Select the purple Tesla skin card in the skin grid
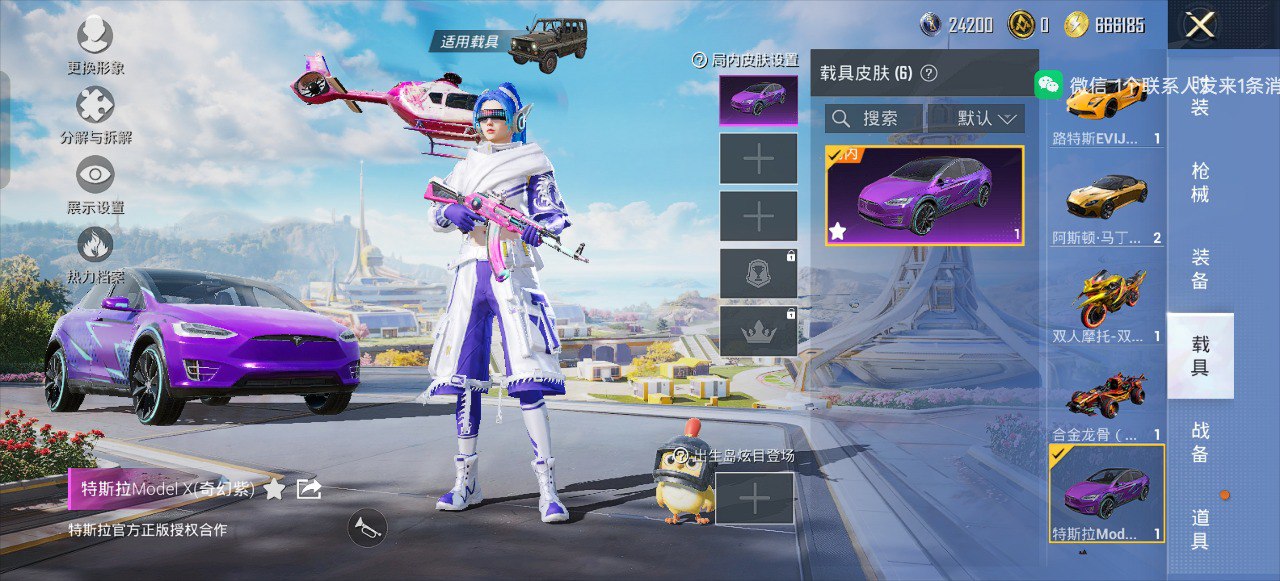 point(924,196)
